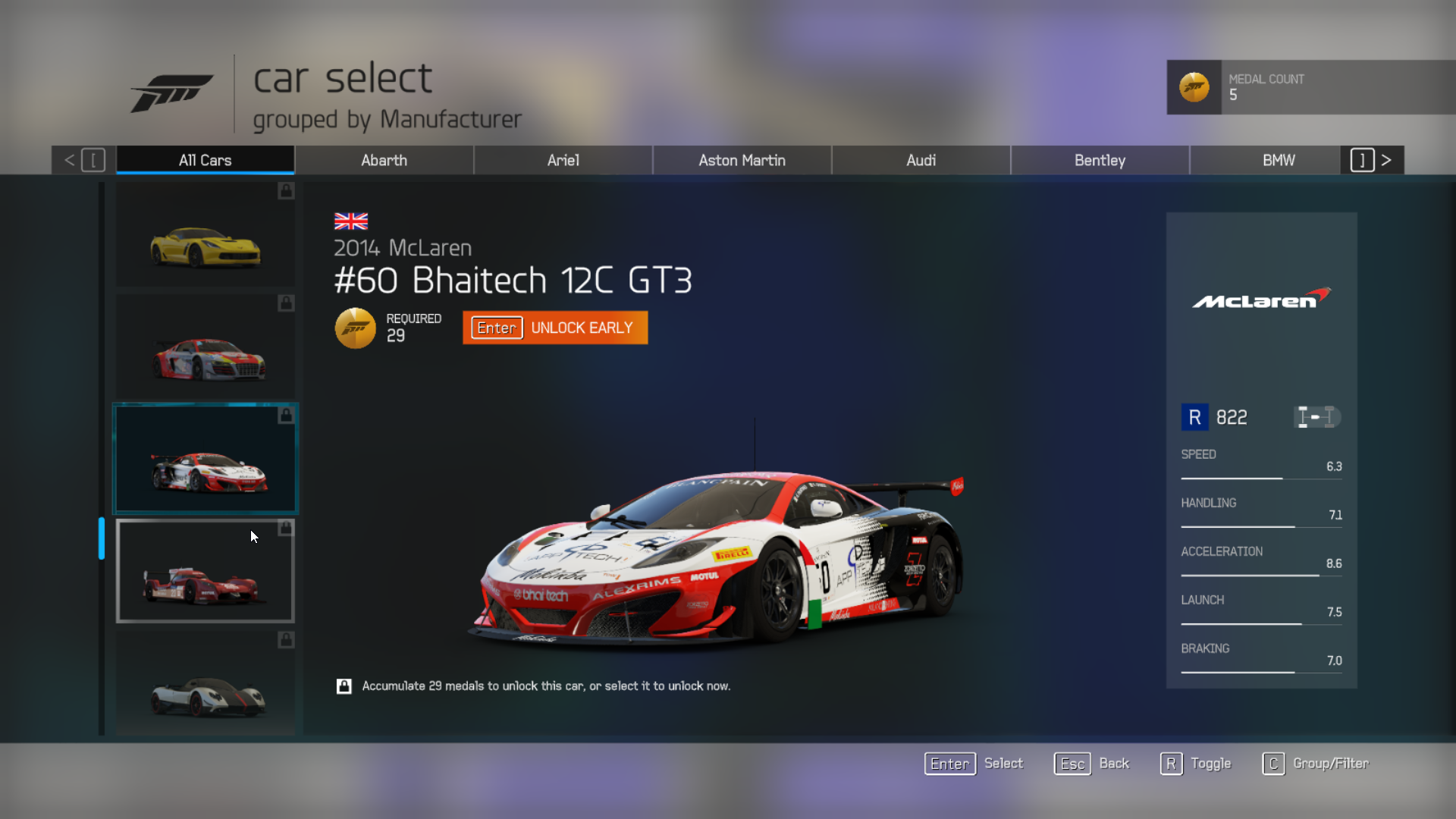Open the Bentley tab
Screen dimensions: 1456x819
tap(1100, 160)
